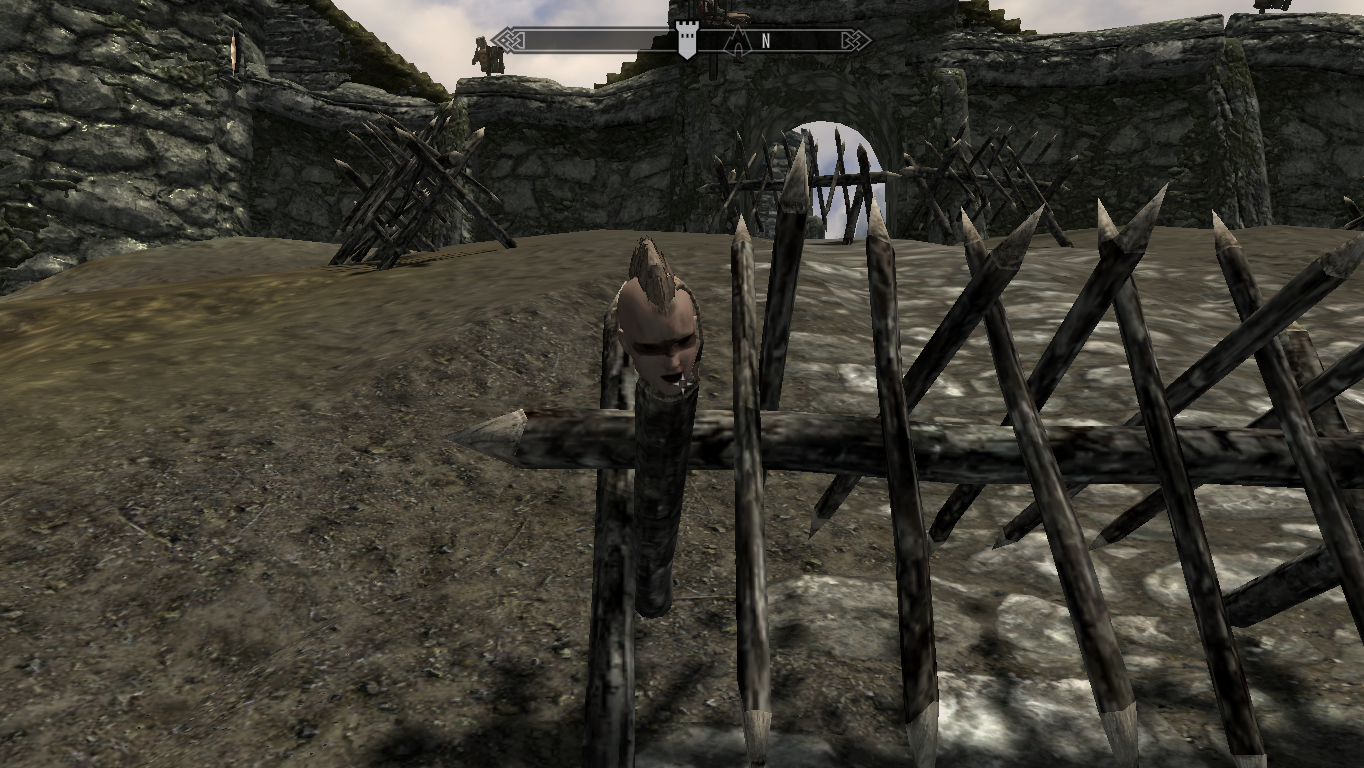Click the left knotwork flourish of the compass
Image resolution: width=1364 pixels, height=768 pixels.
(x=508, y=38)
